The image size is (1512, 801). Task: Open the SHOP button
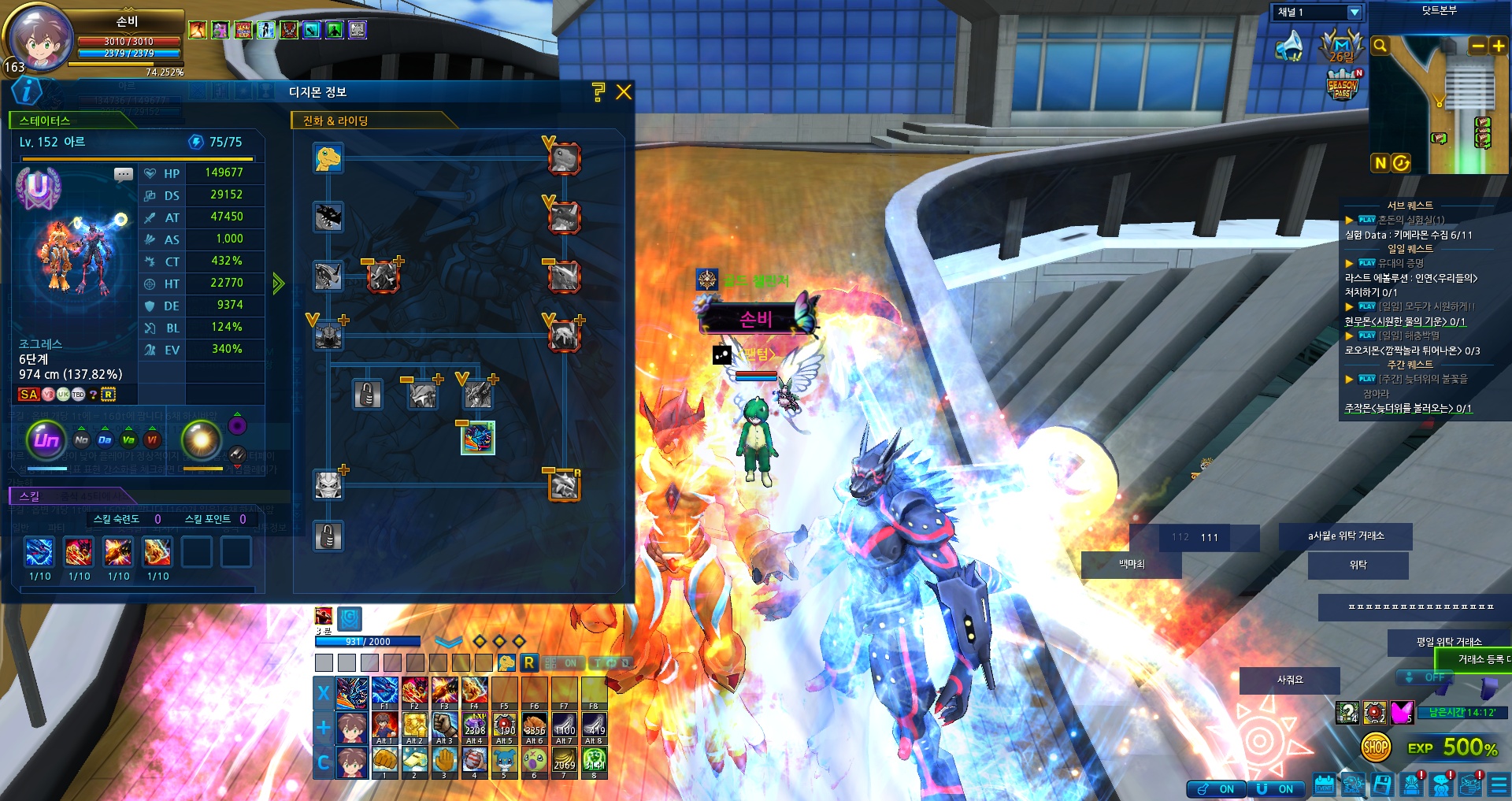1376,747
